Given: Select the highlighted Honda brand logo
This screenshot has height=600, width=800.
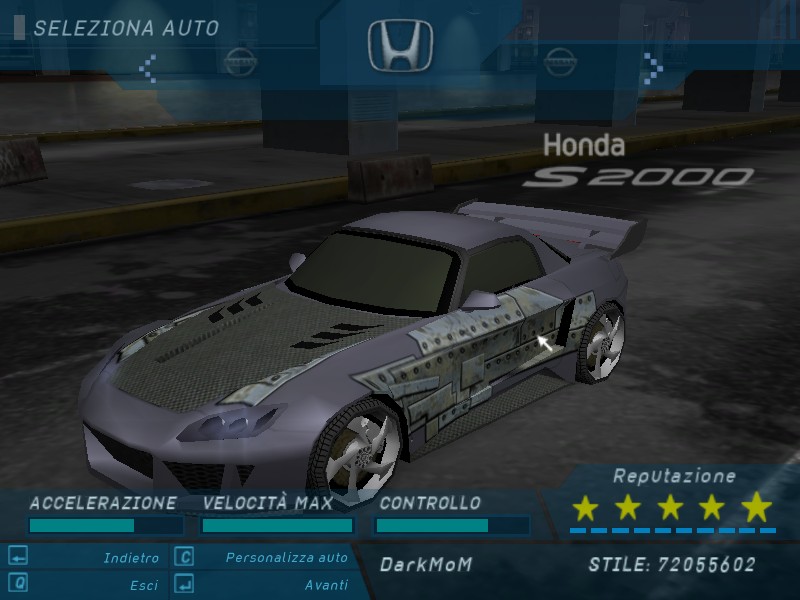Looking at the screenshot, I should [x=400, y=47].
